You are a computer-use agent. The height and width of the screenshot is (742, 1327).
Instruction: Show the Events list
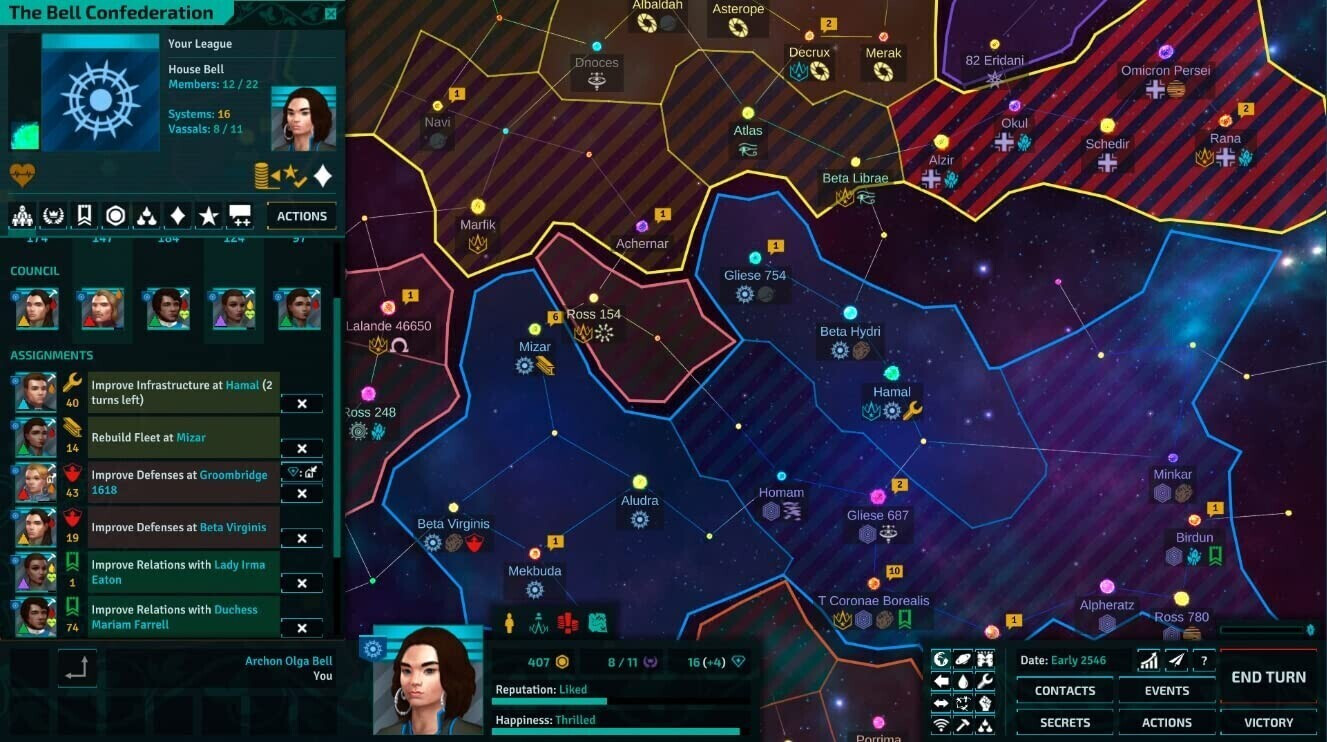tap(1166, 691)
